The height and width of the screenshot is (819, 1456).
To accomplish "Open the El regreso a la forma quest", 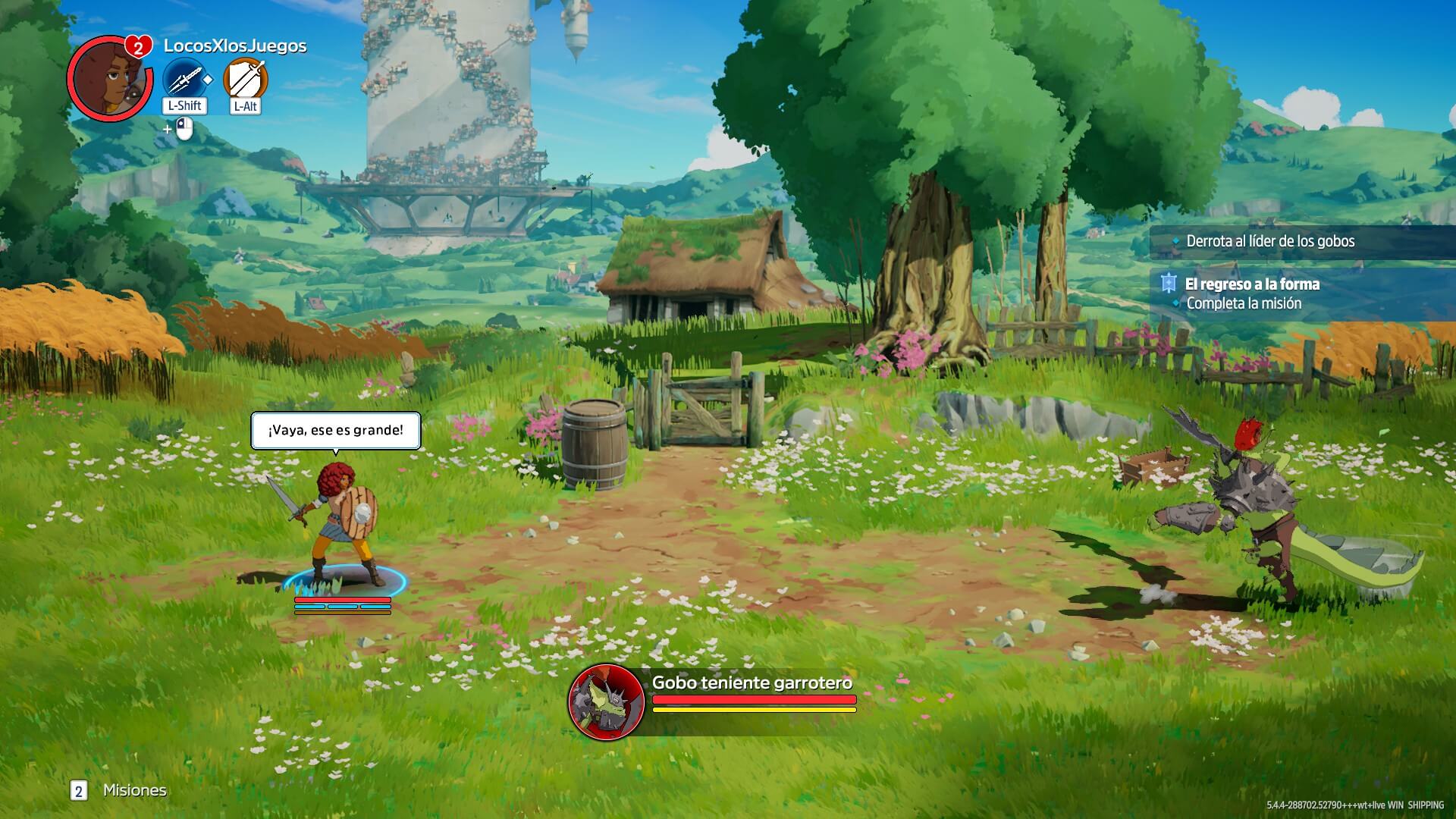I will [x=1252, y=284].
